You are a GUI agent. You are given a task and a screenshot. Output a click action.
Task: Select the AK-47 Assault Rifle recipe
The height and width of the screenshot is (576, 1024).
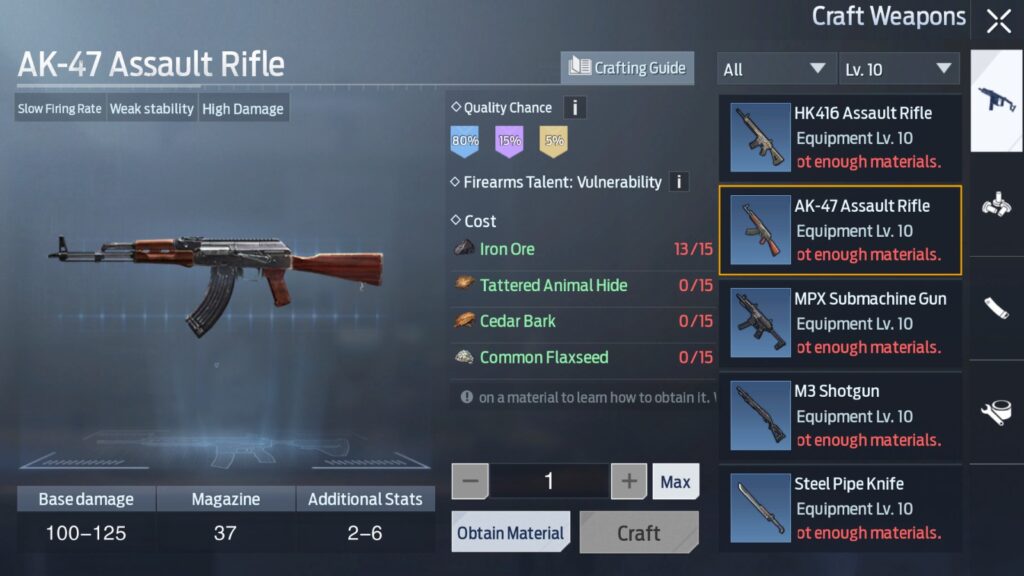point(839,230)
